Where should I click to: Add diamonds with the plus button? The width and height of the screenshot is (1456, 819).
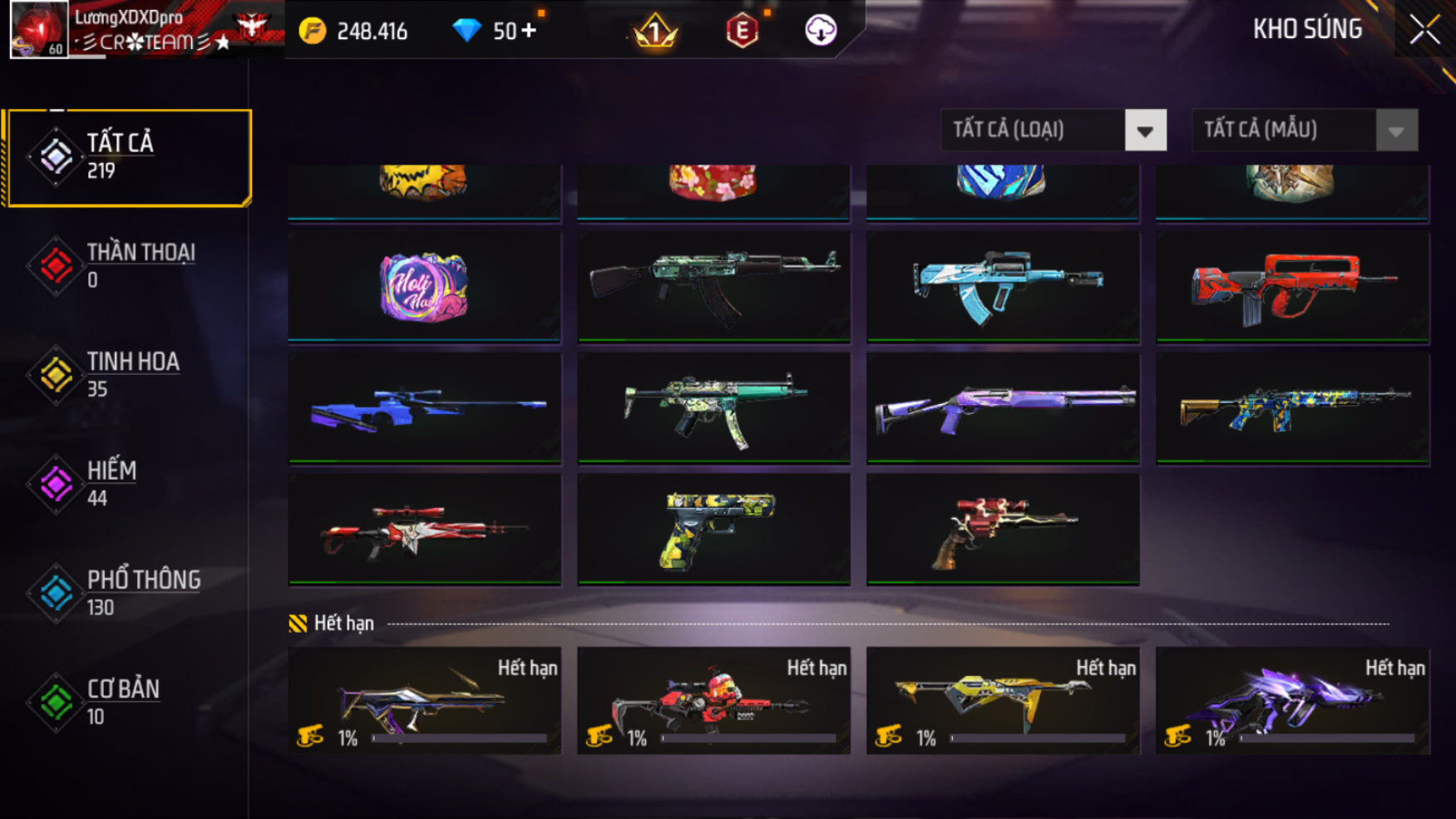click(529, 31)
